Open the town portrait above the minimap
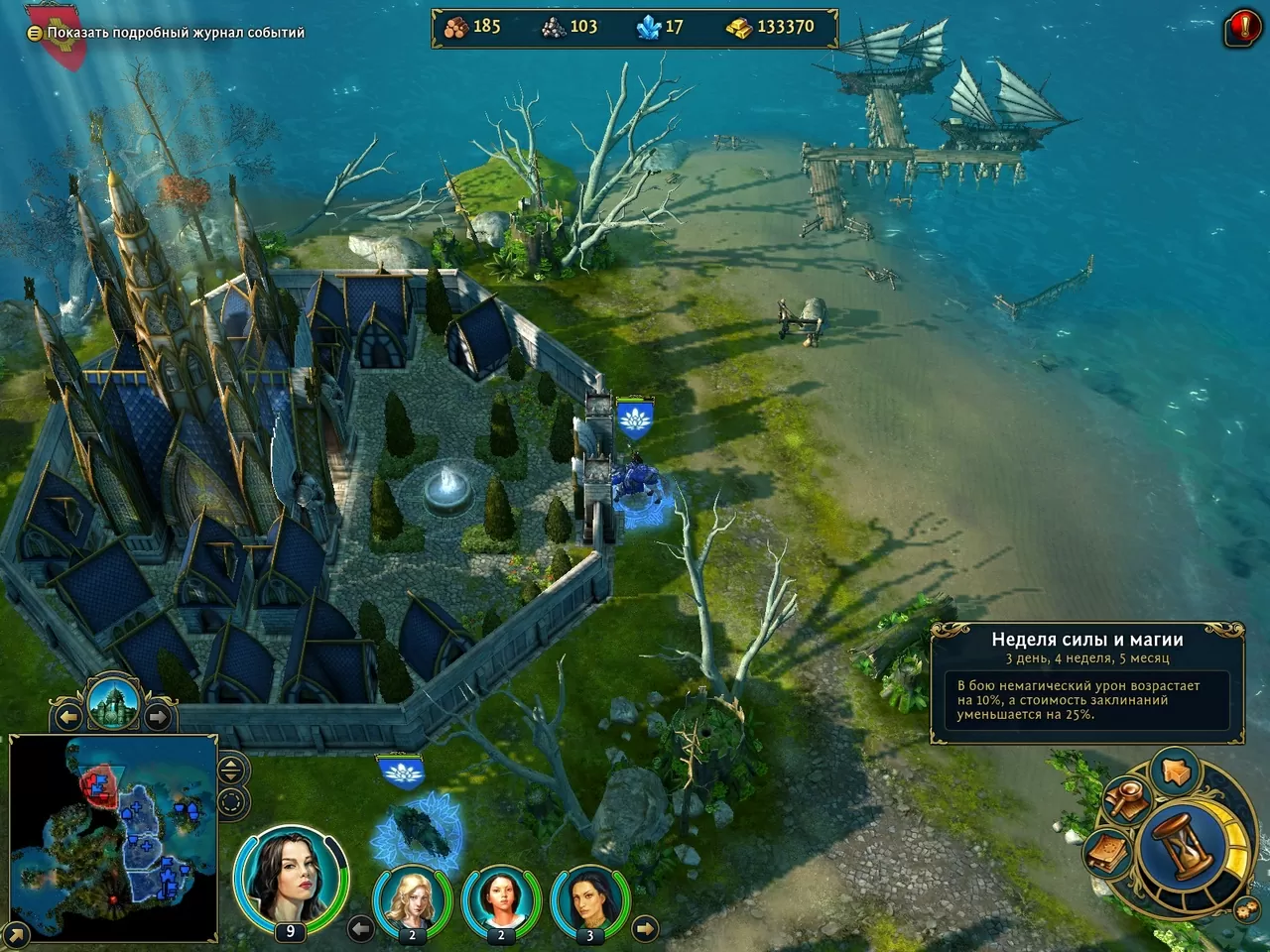The width and height of the screenshot is (1270, 952). pyautogui.click(x=112, y=702)
